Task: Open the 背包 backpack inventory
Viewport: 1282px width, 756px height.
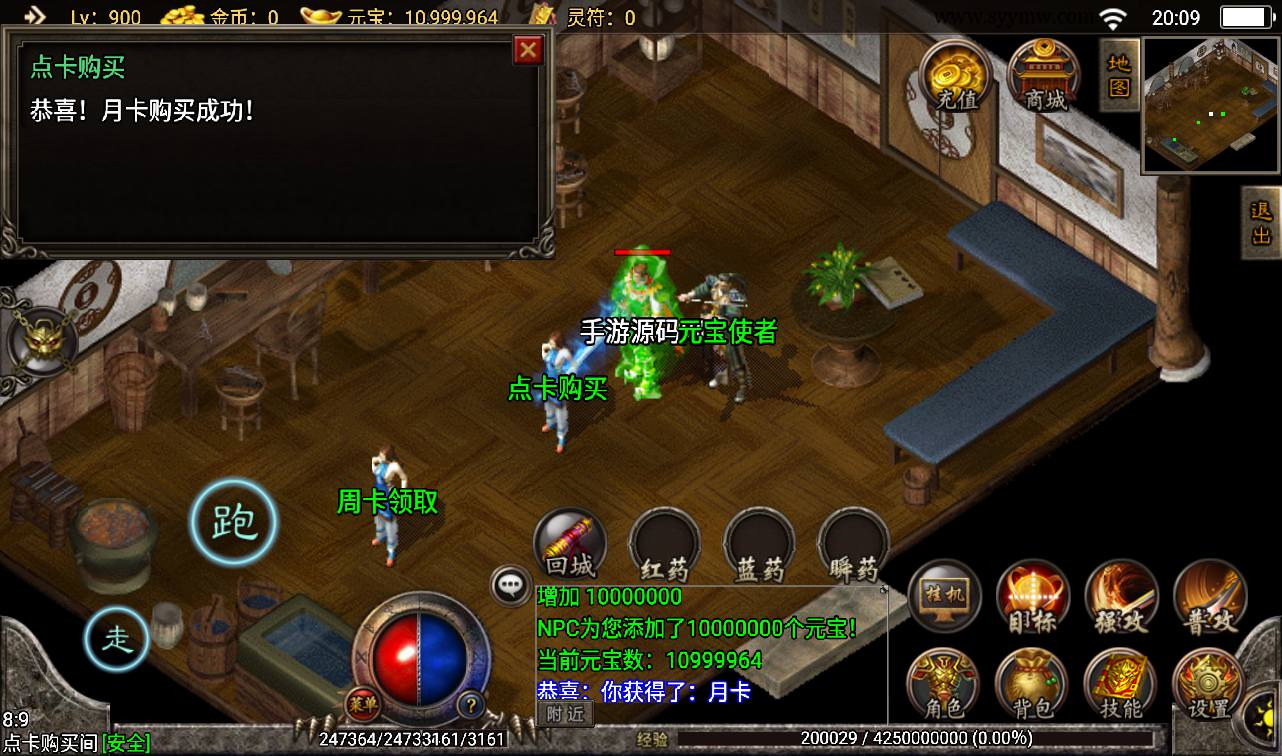Action: tap(1033, 685)
